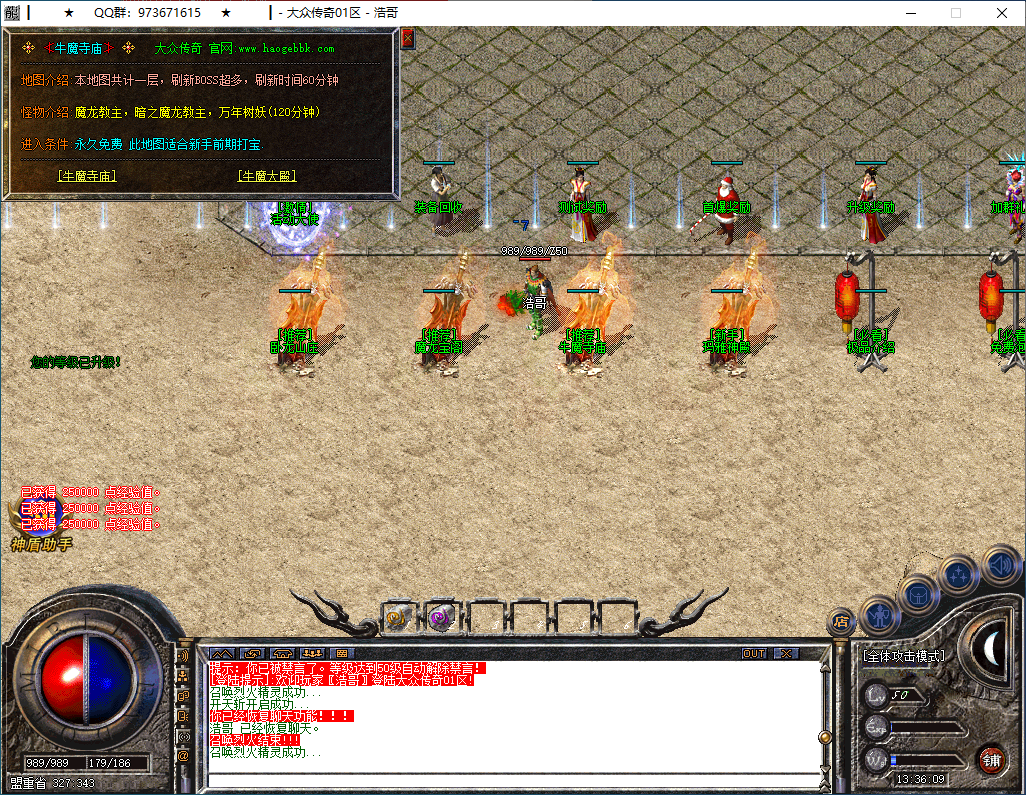Open the skills sparkle round button
The height and width of the screenshot is (795, 1026).
coord(958,575)
